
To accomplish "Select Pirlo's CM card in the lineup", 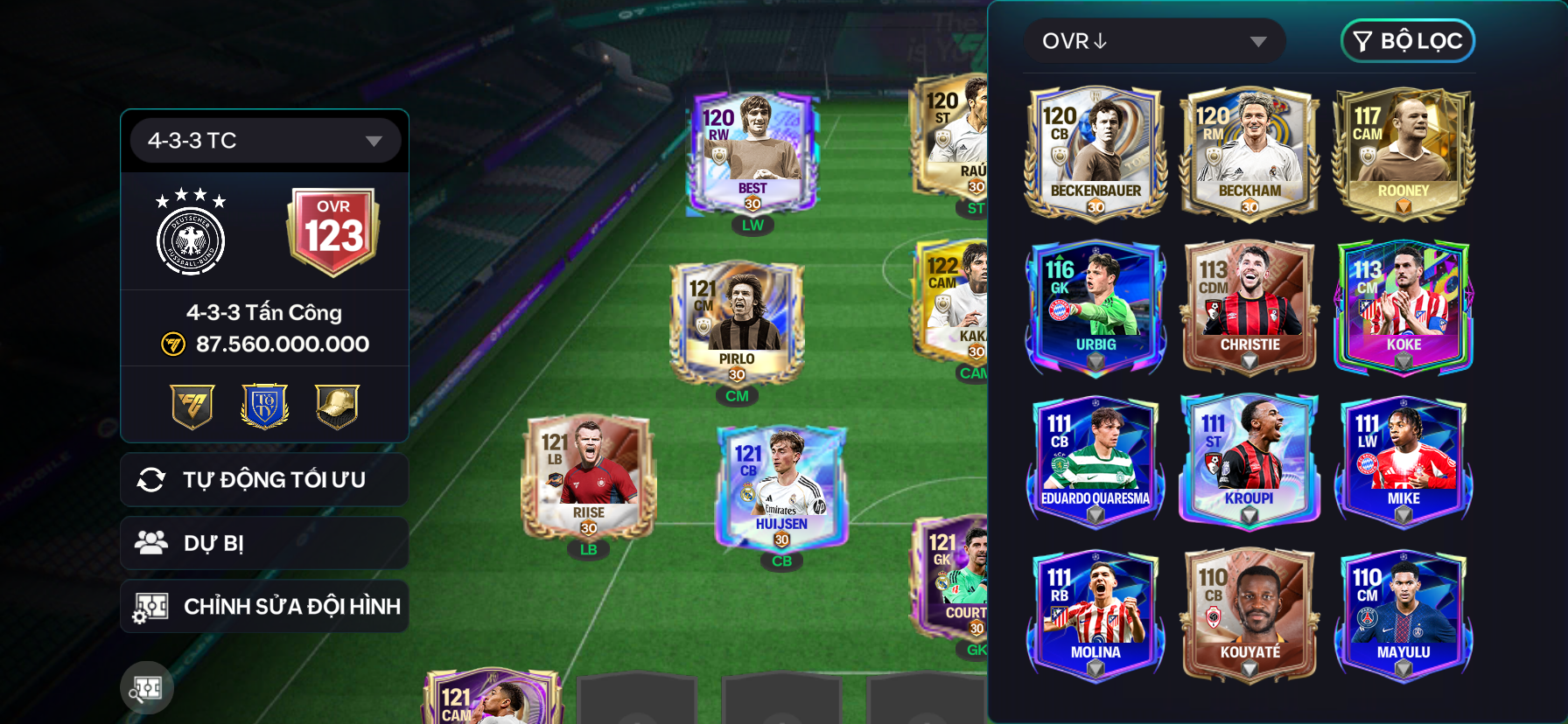I will tap(737, 325).
